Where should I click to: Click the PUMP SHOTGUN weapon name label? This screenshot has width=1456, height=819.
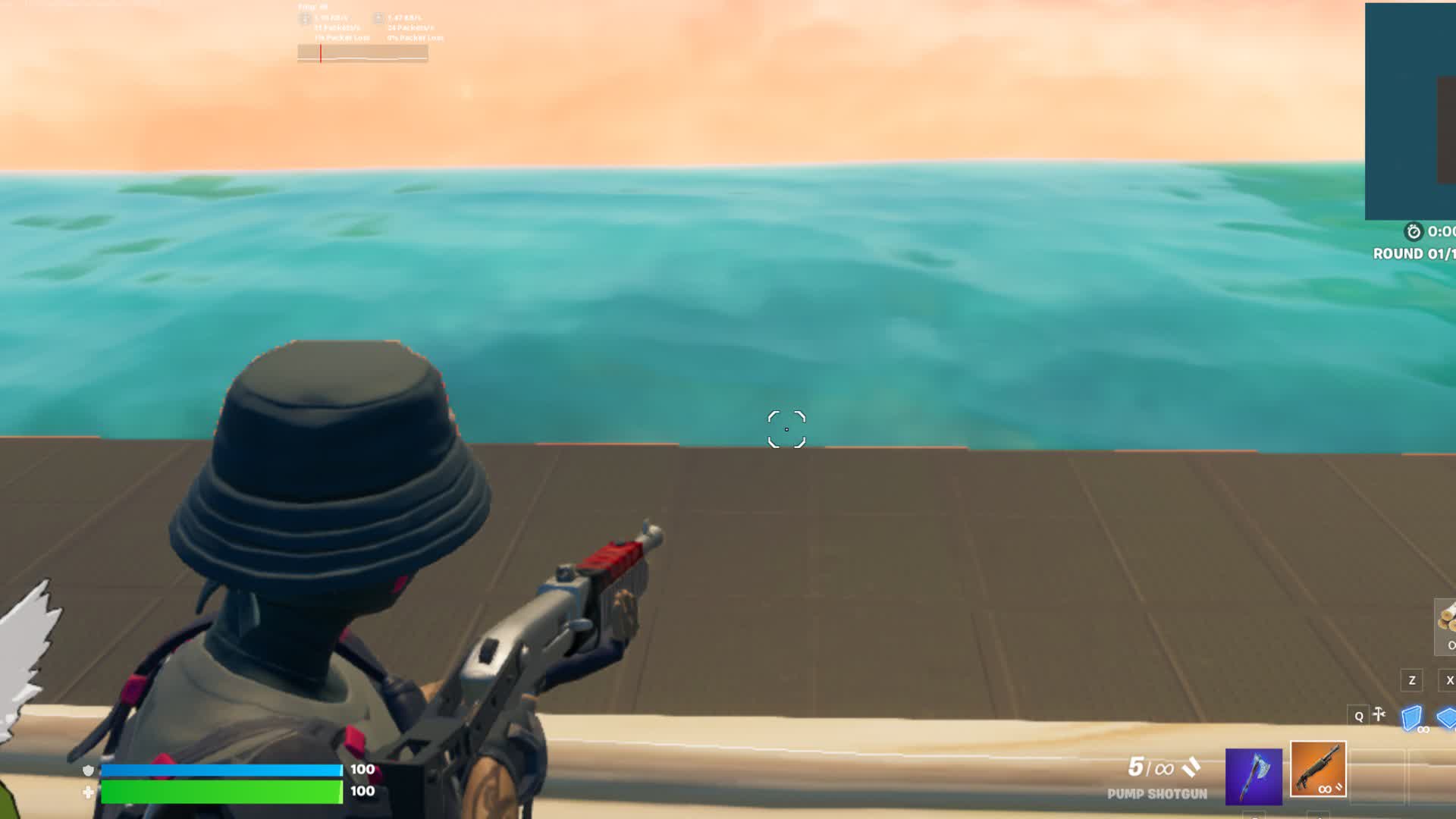pyautogui.click(x=1157, y=794)
